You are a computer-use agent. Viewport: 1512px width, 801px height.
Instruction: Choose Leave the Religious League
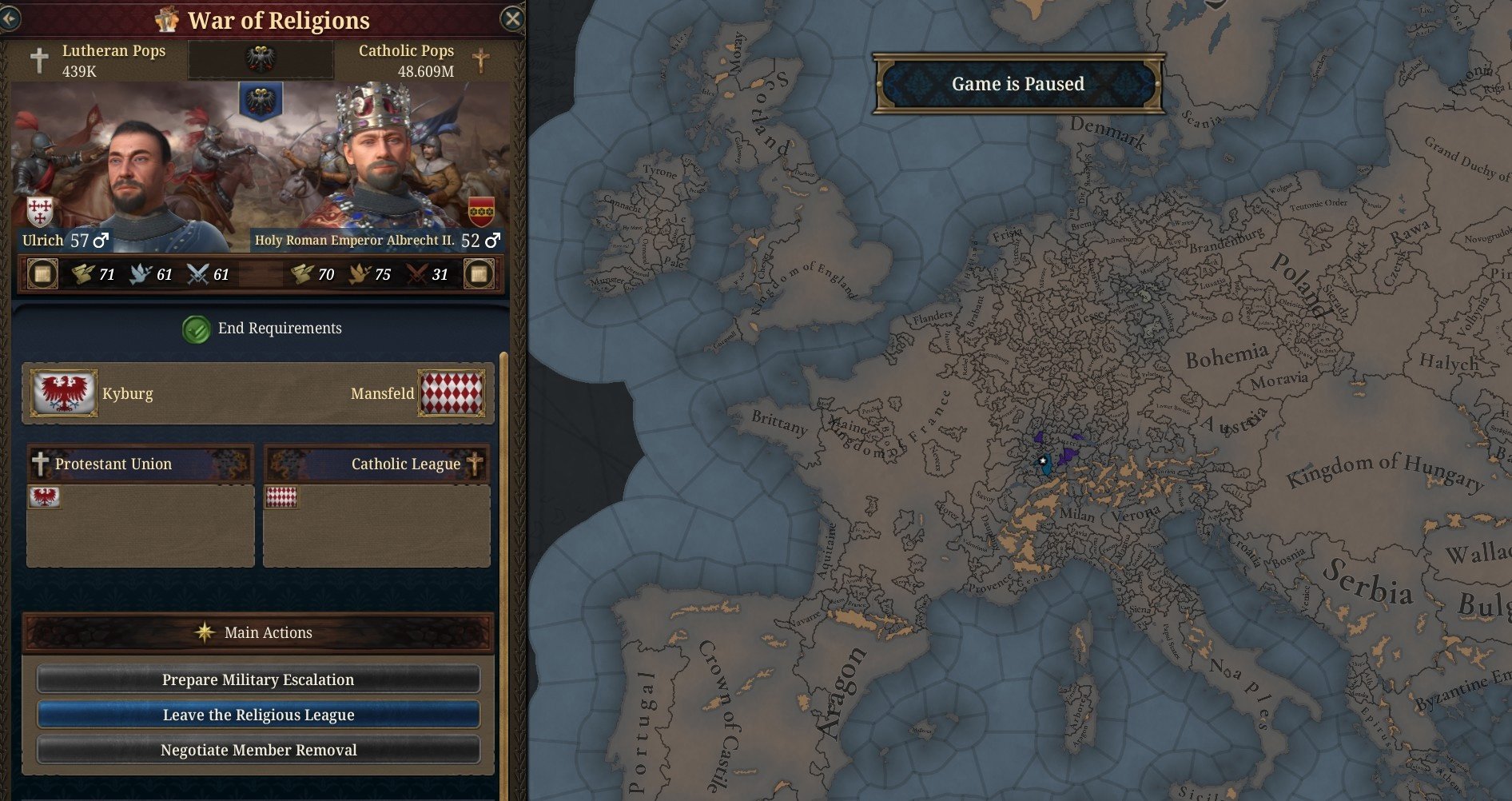point(258,715)
